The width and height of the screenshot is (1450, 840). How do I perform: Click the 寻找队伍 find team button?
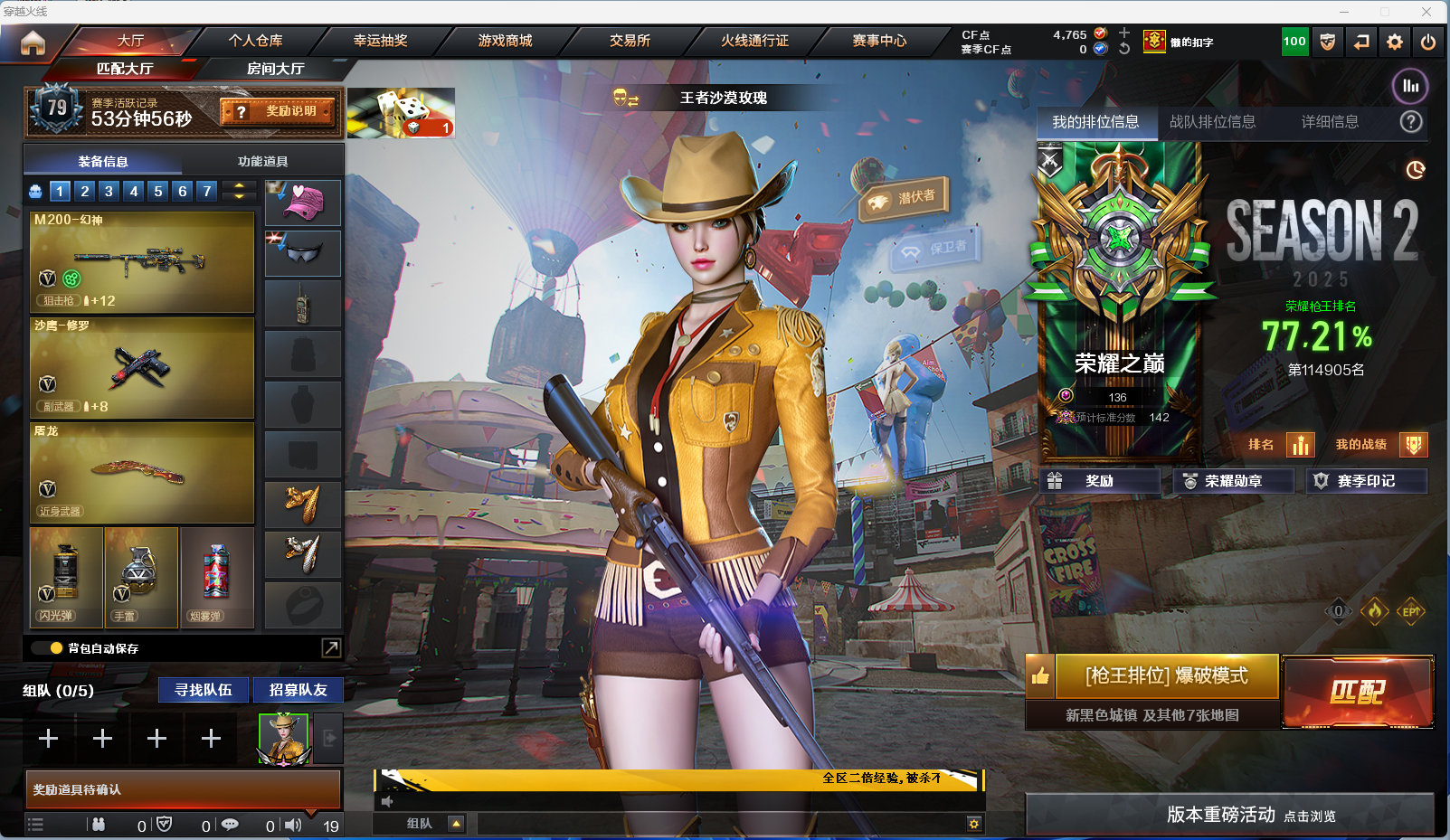pos(204,690)
